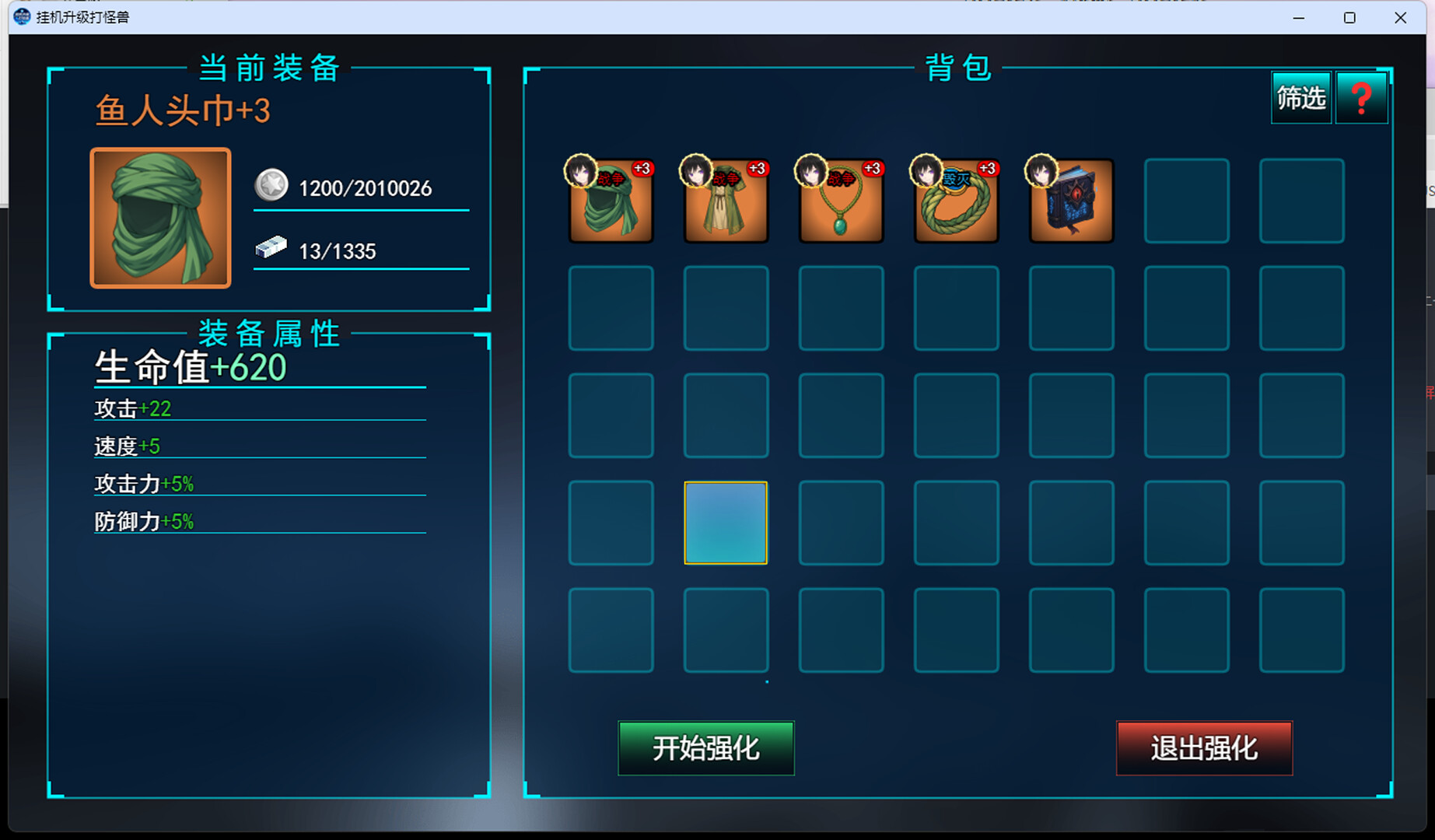This screenshot has width=1435, height=840.
Task: Exit with the 退出强化 button
Action: pyautogui.click(x=1204, y=748)
